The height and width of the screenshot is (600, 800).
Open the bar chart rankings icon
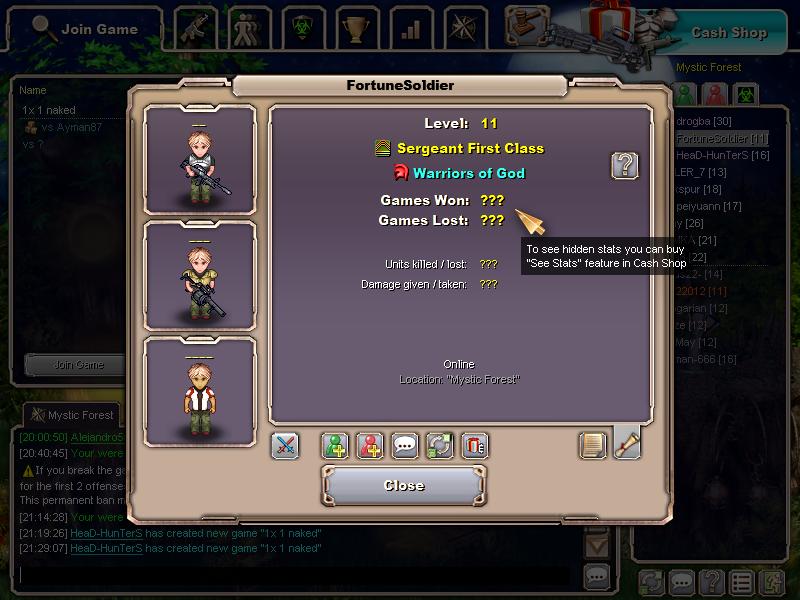410,29
